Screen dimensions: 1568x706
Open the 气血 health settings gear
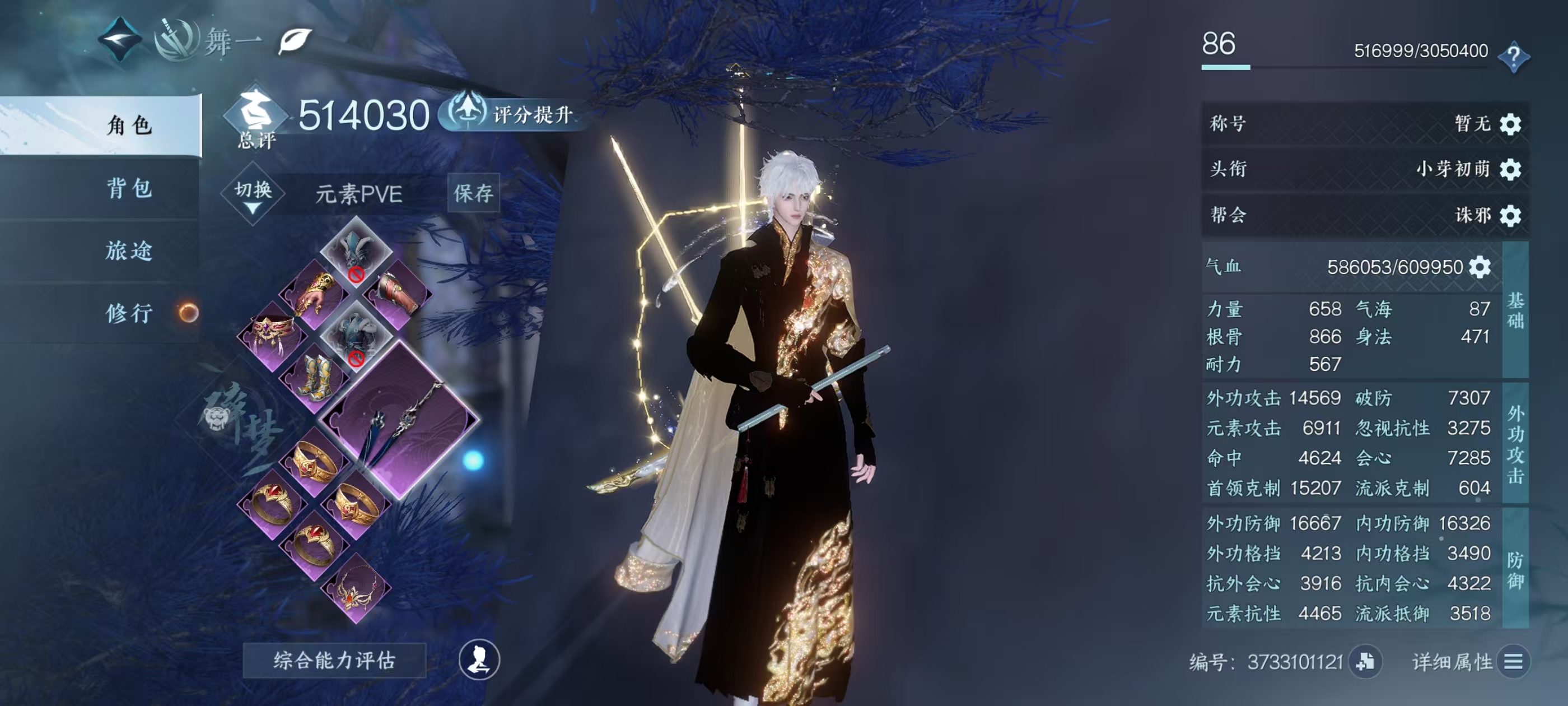[x=1480, y=267]
